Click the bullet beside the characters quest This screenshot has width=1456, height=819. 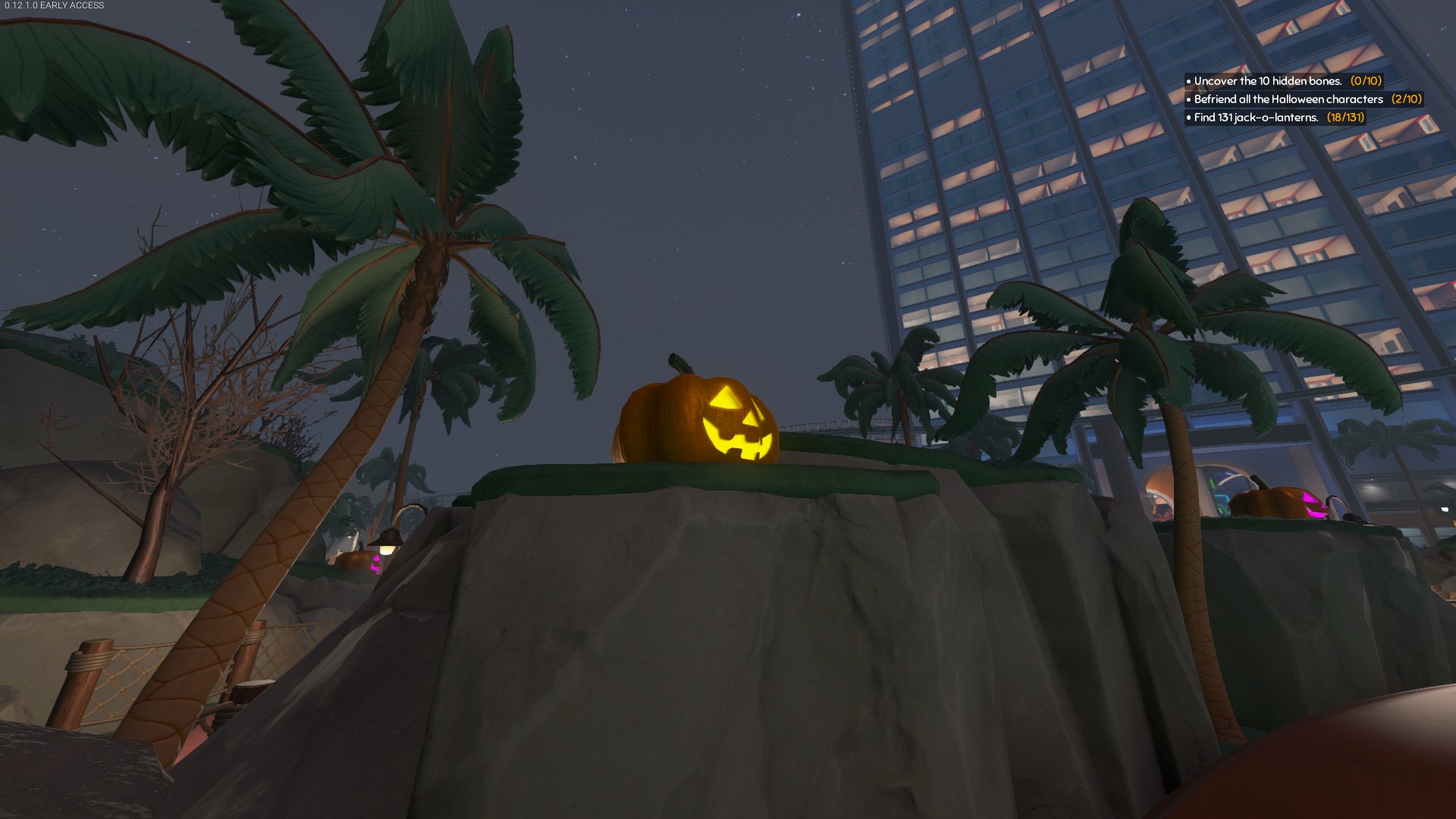(x=1188, y=99)
